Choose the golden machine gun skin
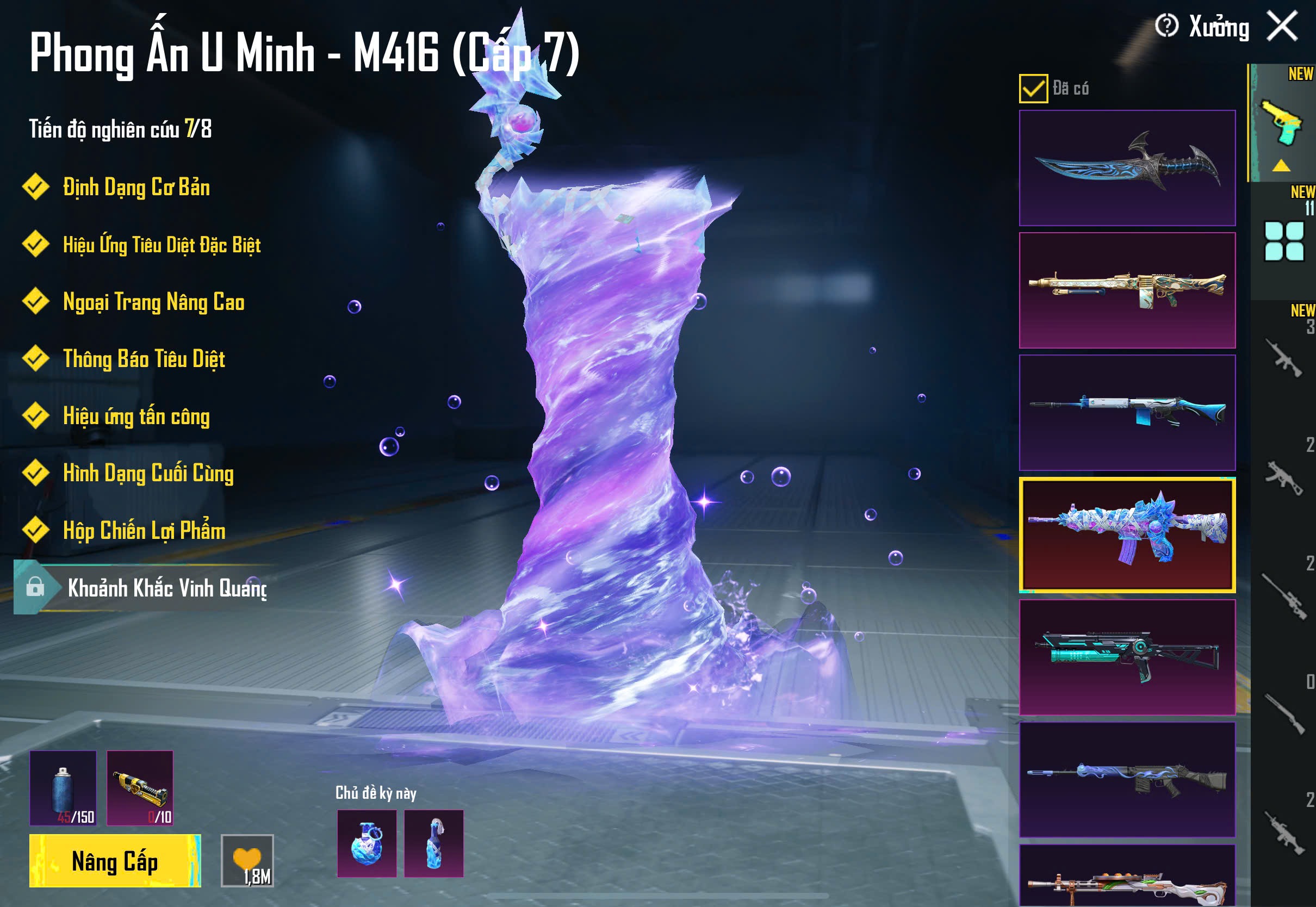 pyautogui.click(x=1127, y=290)
